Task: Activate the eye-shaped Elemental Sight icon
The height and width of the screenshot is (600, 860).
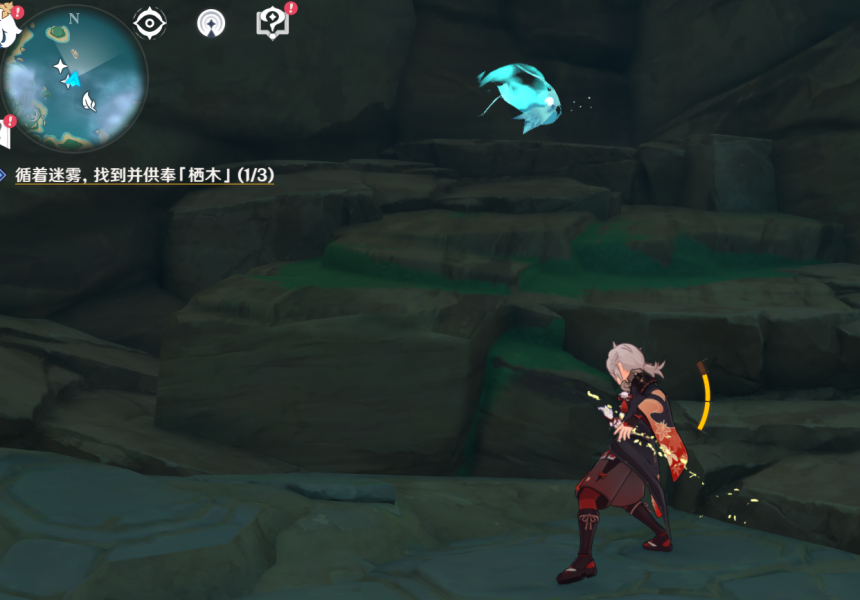Action: pyautogui.click(x=150, y=23)
